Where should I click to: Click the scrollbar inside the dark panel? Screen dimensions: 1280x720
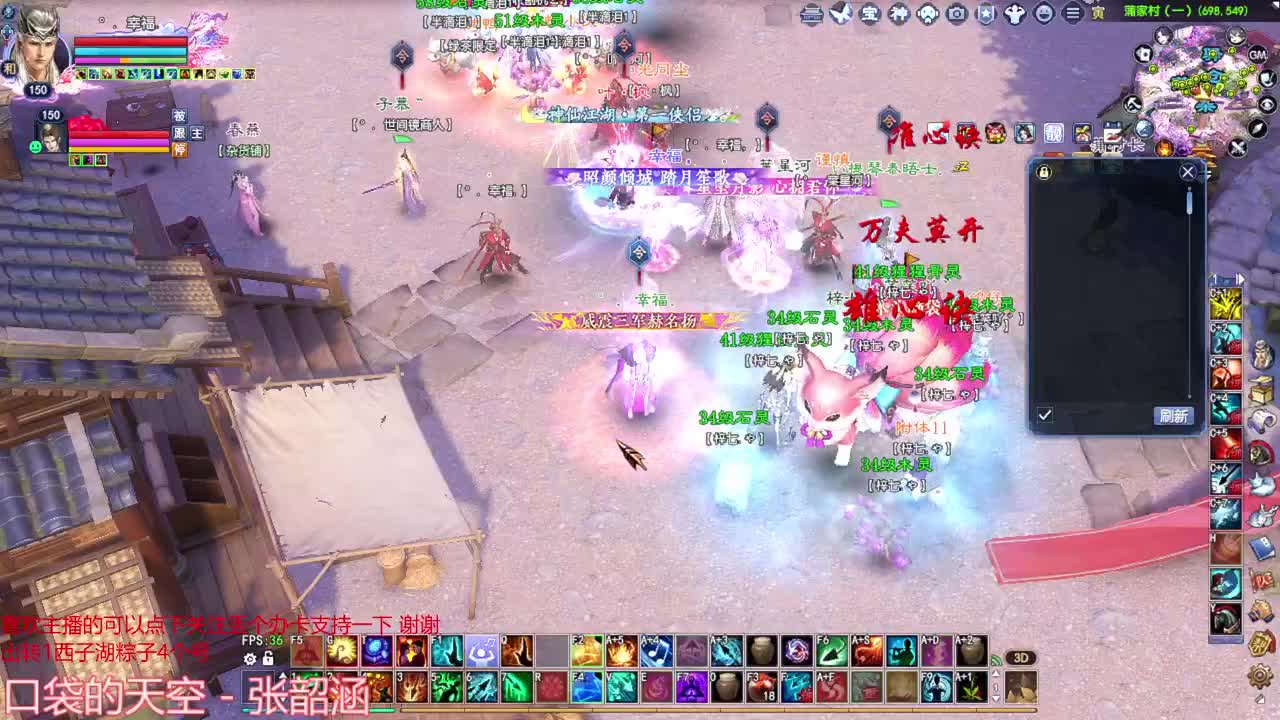tap(1189, 202)
